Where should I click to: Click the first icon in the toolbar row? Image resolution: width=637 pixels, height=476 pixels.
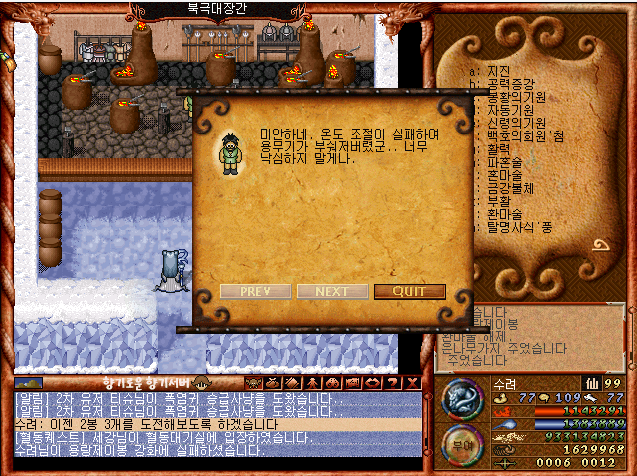(254, 381)
